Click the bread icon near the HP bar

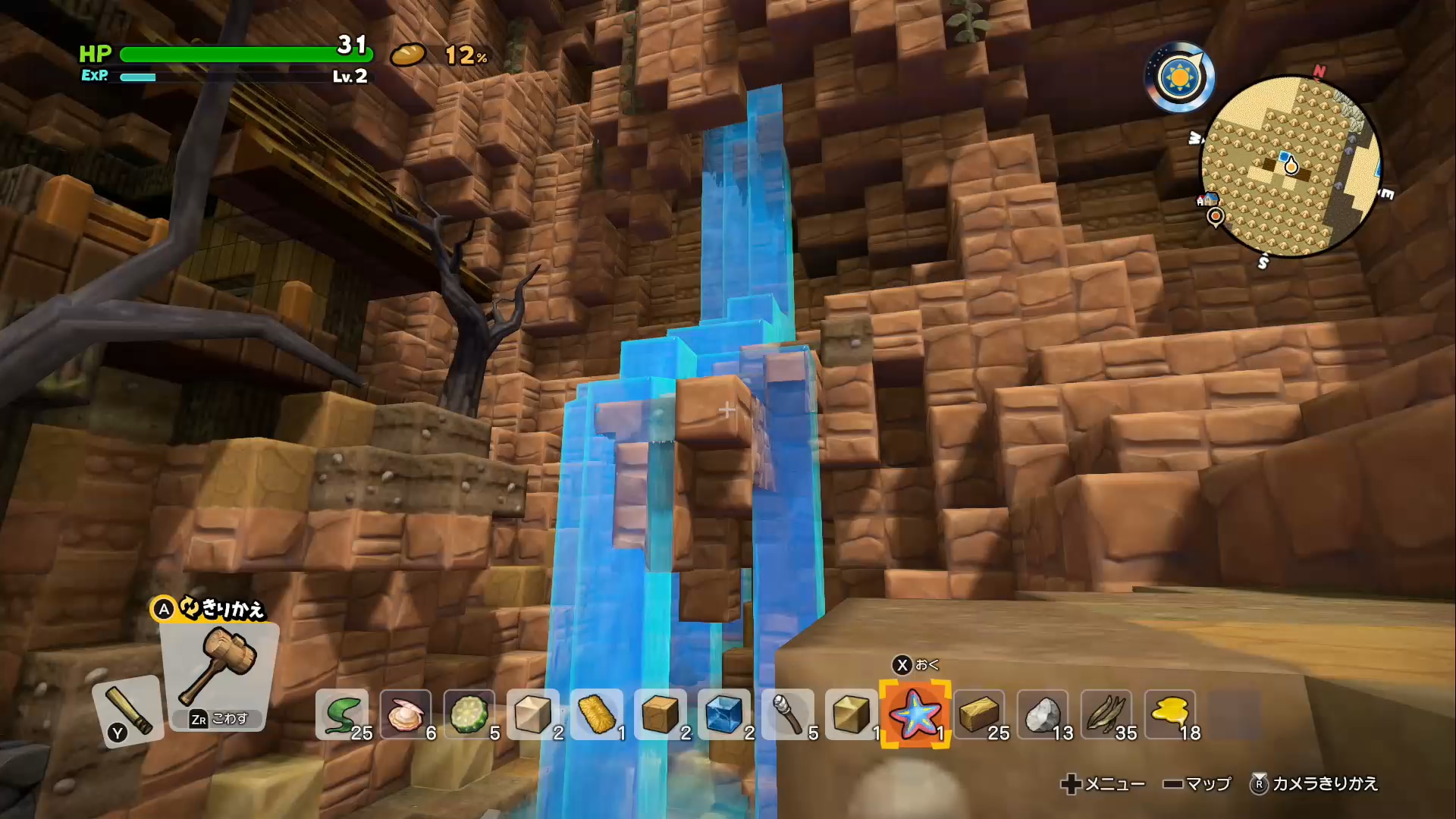408,55
